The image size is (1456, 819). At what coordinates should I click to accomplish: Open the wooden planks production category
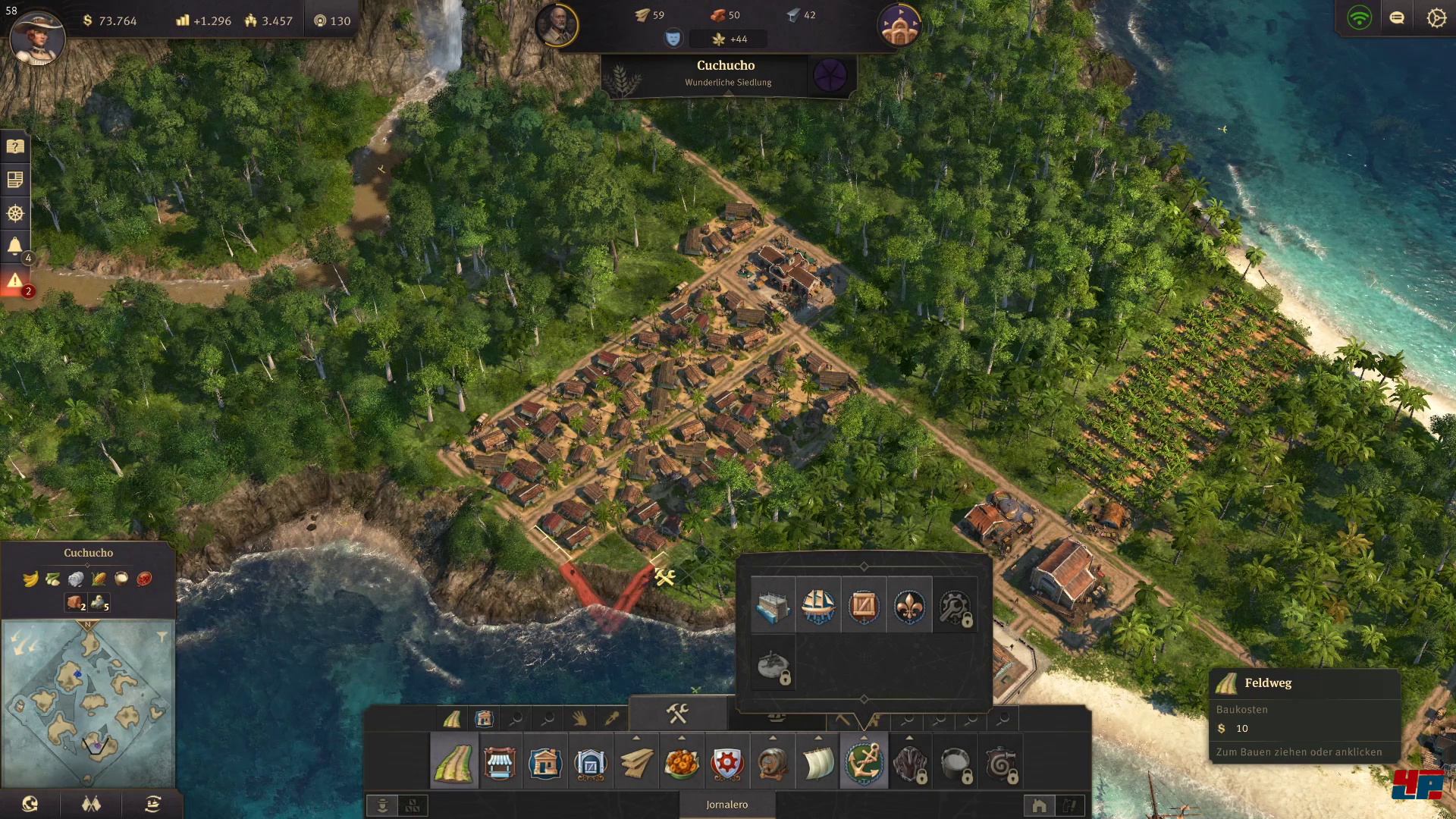[x=635, y=762]
